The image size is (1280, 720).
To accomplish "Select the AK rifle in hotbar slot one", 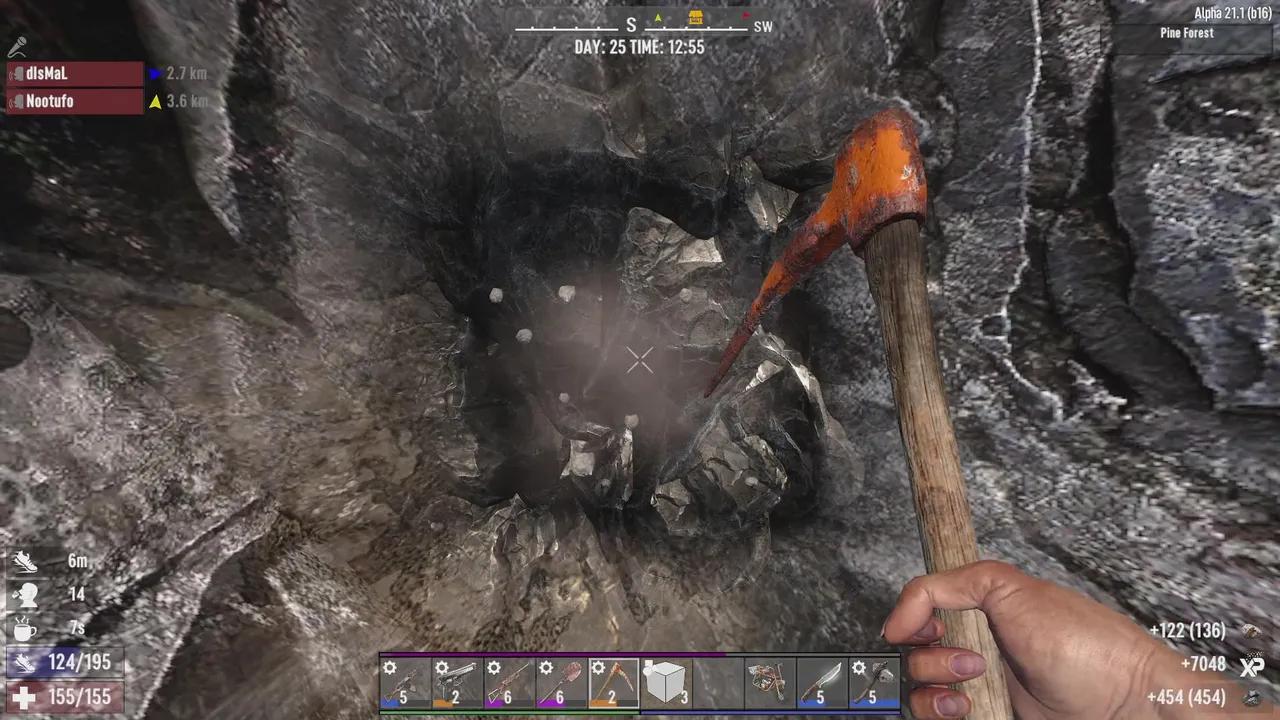I will point(406,683).
